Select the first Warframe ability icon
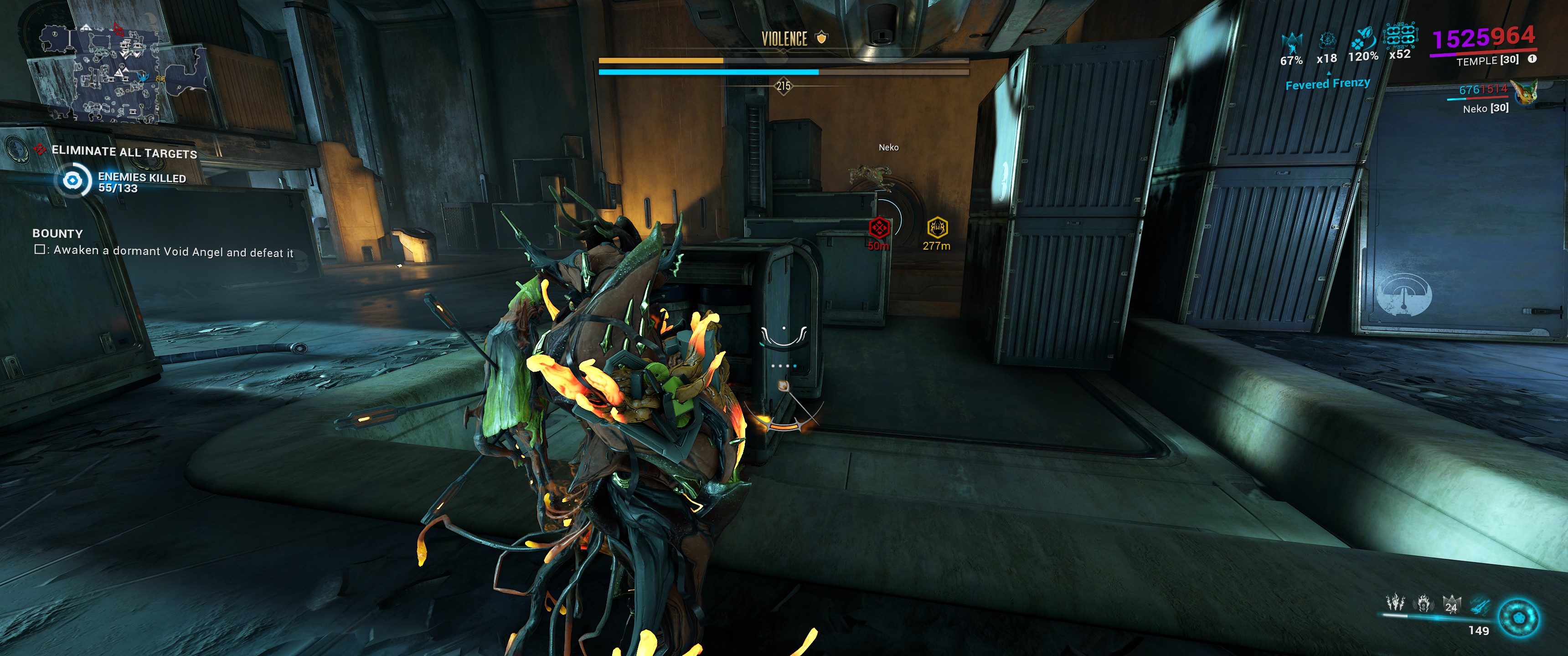 tap(1395, 603)
